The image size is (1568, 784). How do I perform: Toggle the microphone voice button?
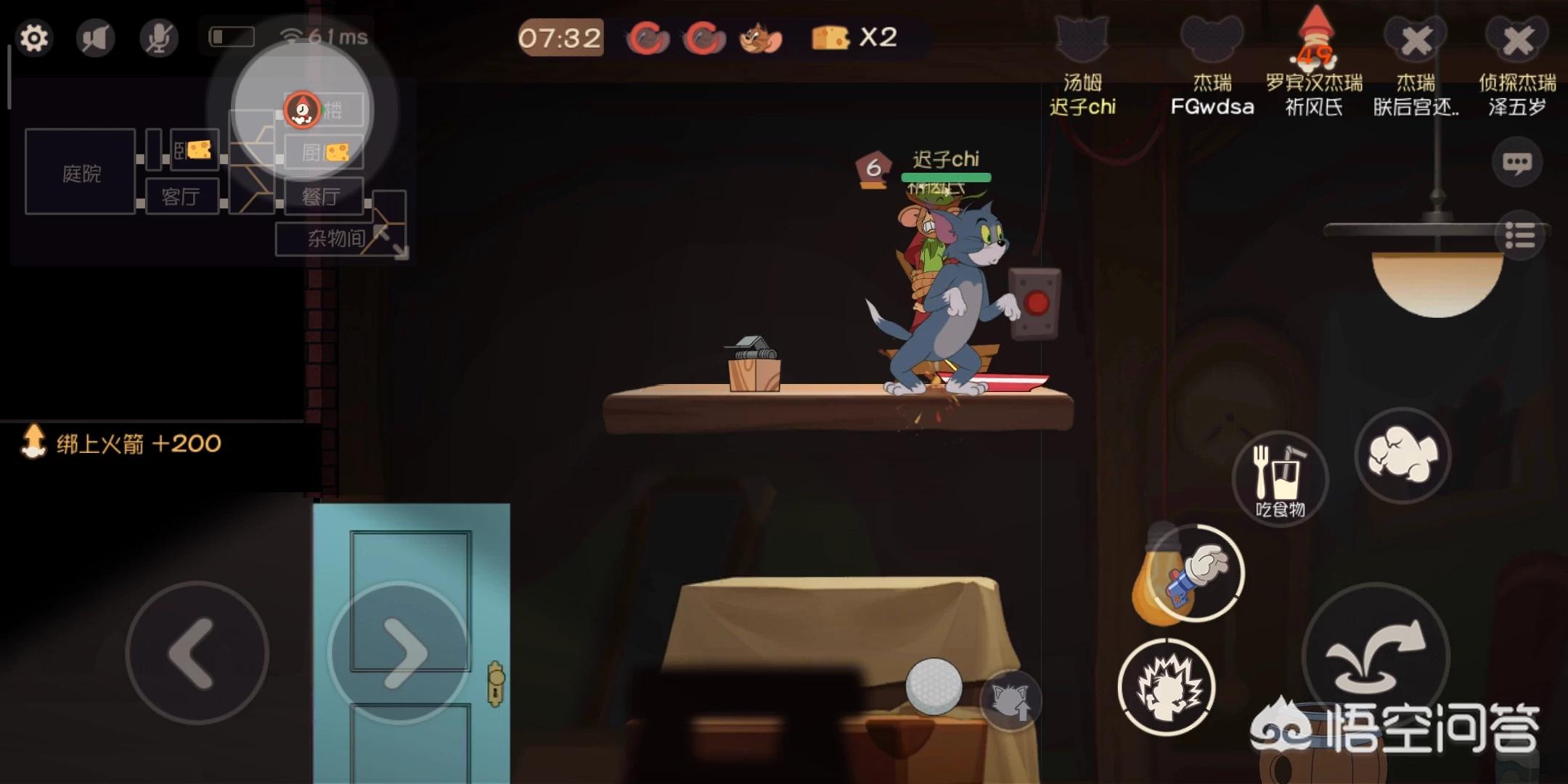pos(158,38)
